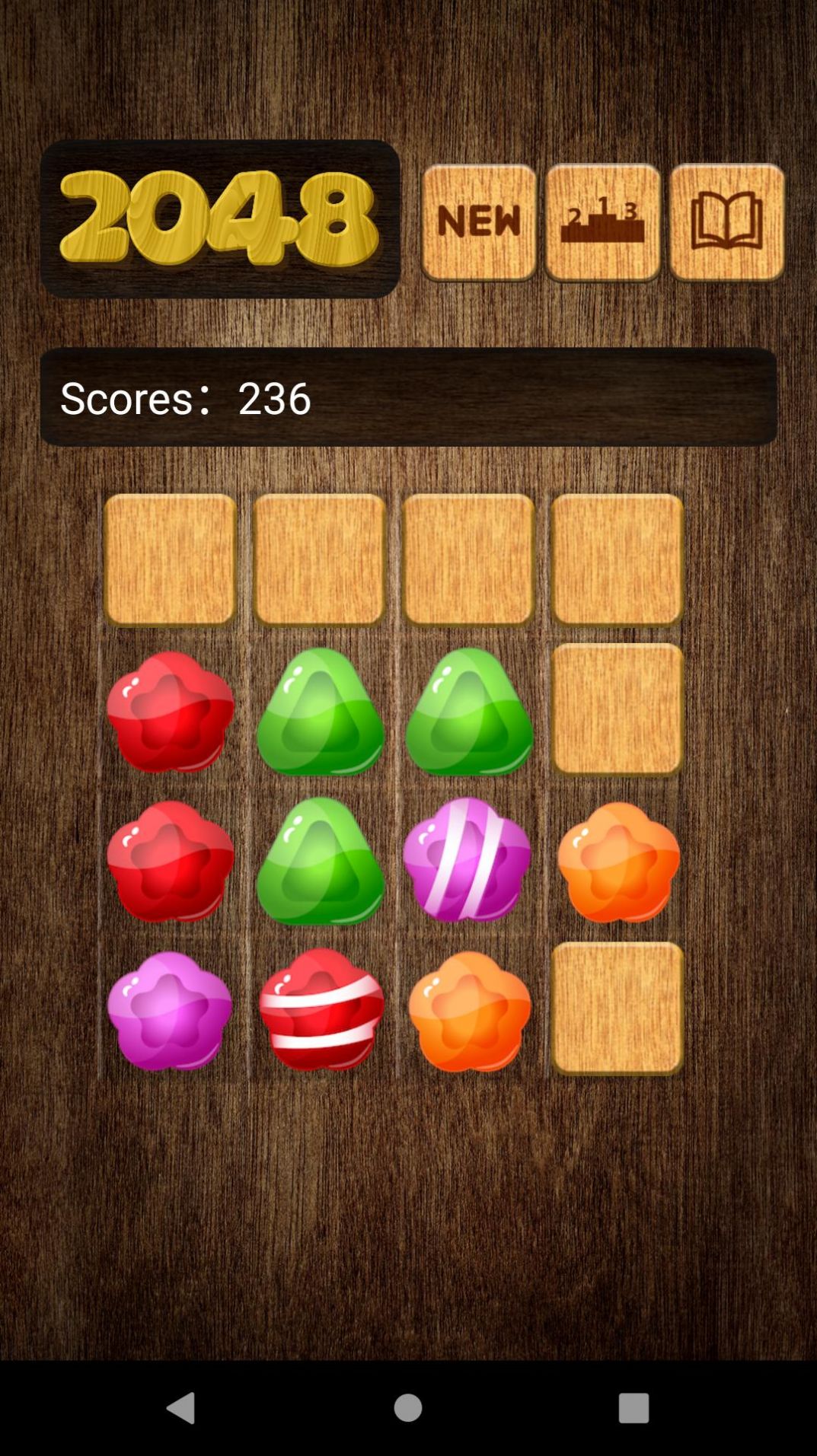Tap the Android home circle button
The height and width of the screenshot is (1456, 817).
pos(408,1407)
